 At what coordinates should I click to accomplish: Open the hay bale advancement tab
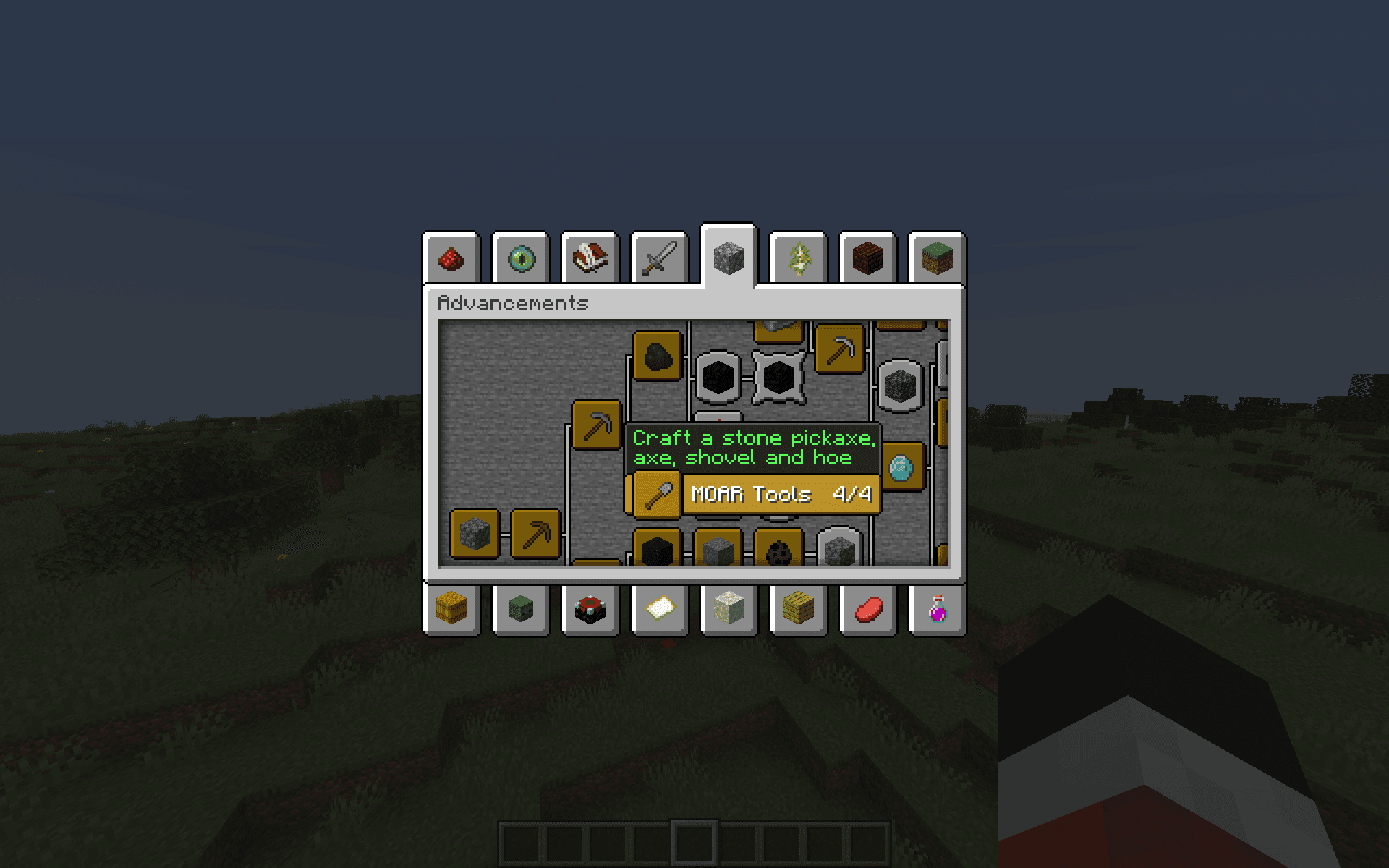coord(451,609)
